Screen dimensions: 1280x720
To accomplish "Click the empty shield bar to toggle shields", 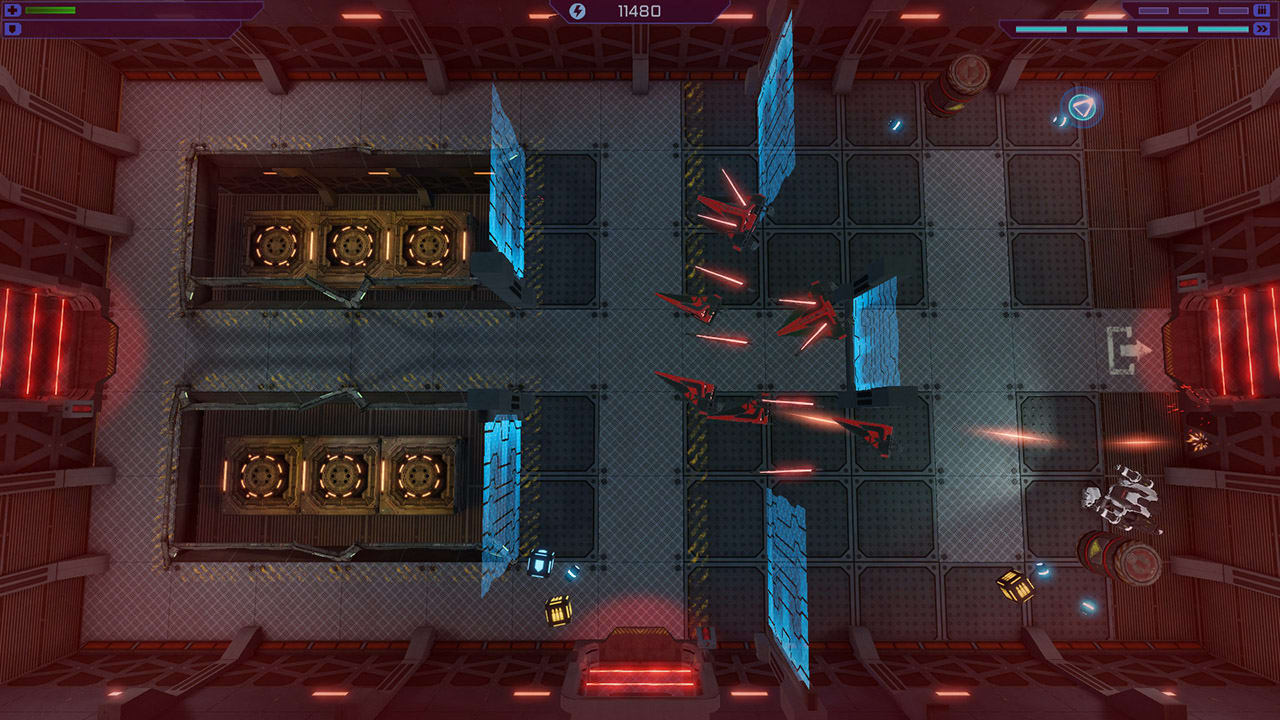I will tap(100, 29).
